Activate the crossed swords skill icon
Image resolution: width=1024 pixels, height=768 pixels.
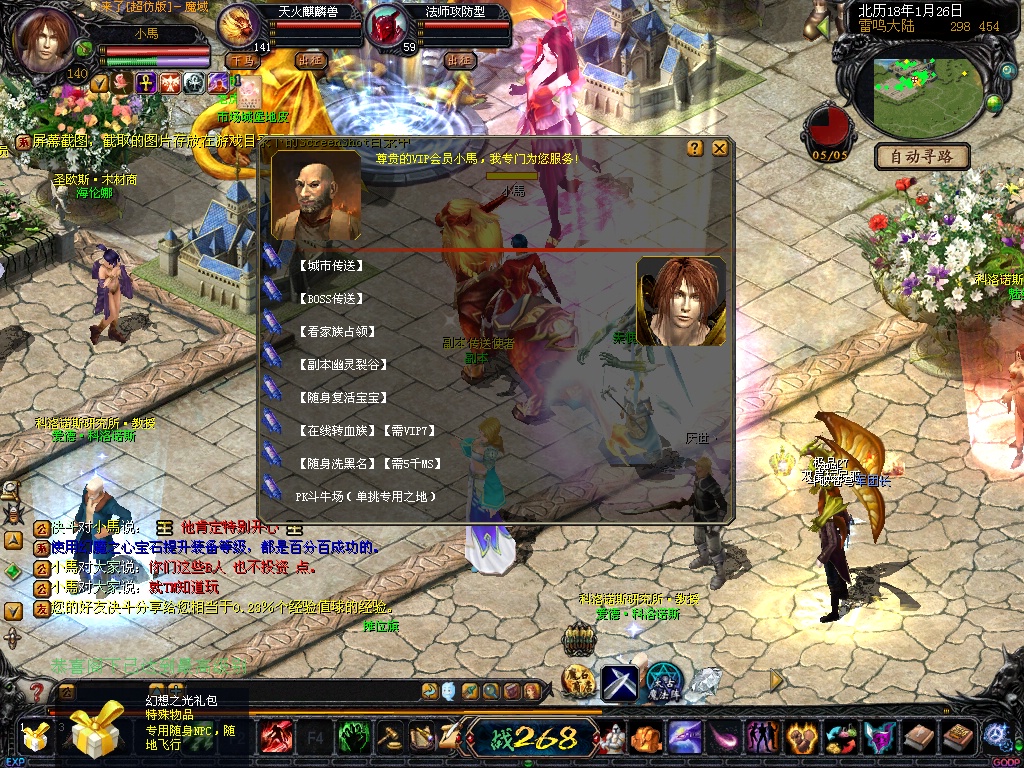pos(620,682)
